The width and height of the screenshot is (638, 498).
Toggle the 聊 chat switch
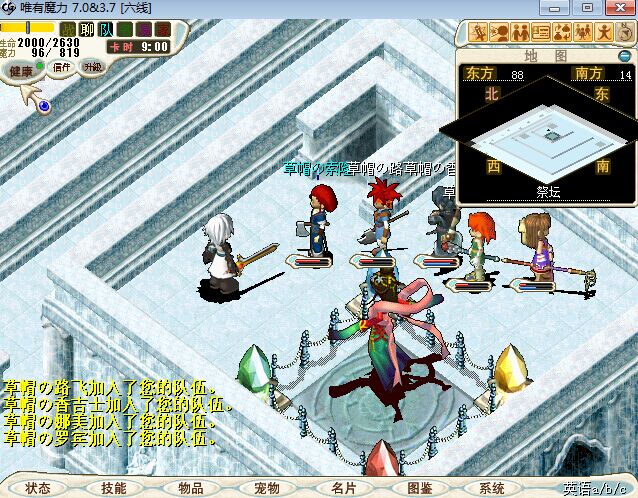tap(86, 29)
